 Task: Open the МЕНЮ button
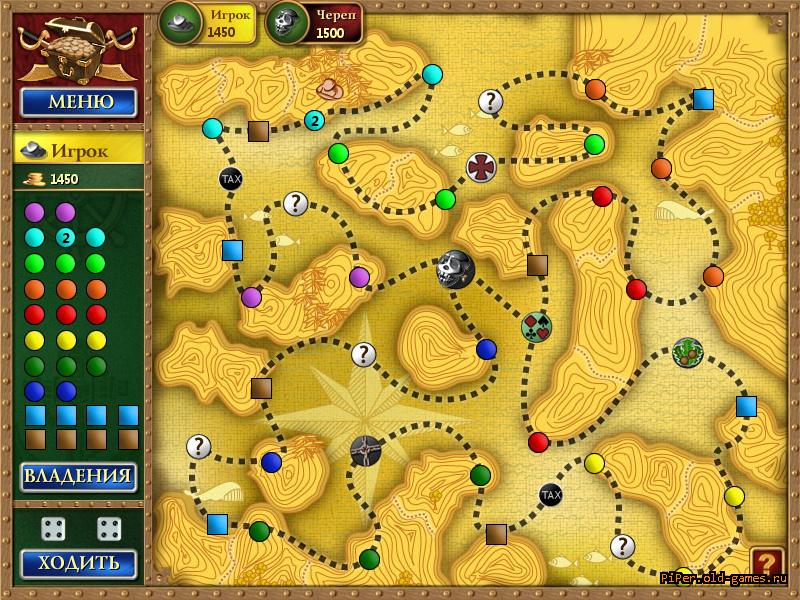point(79,102)
